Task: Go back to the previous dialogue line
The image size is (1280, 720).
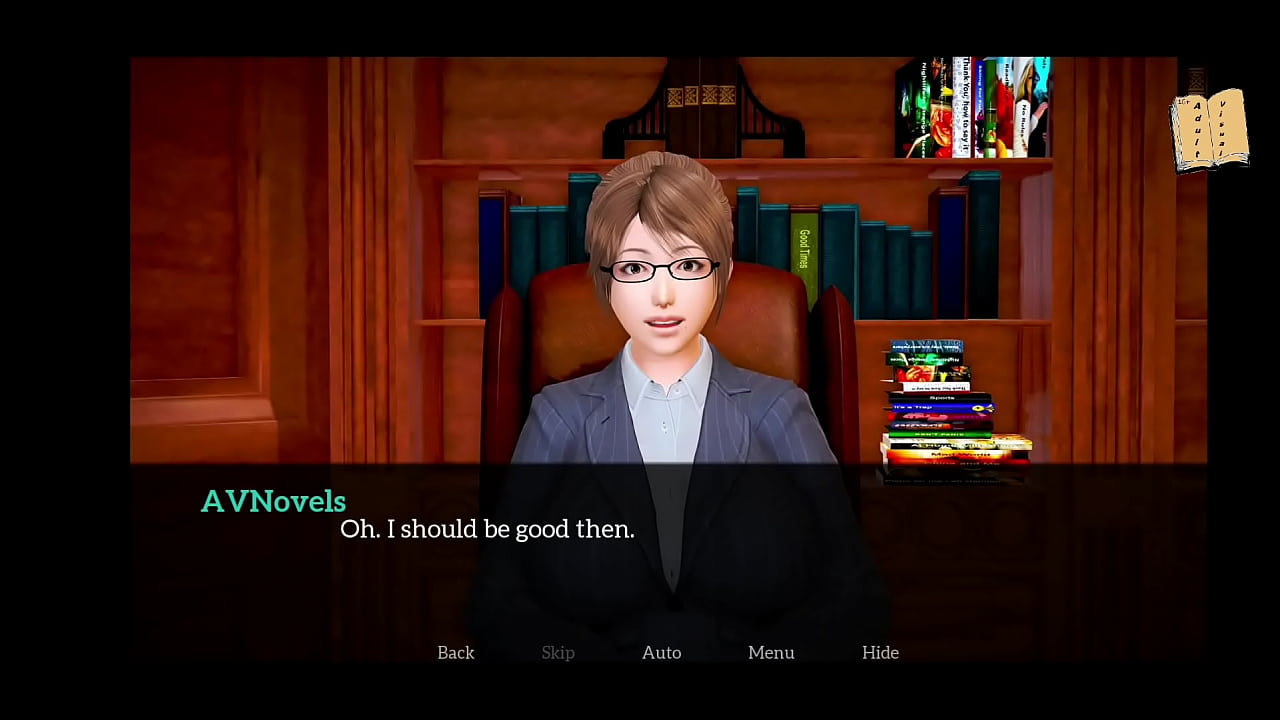Action: 455,652
